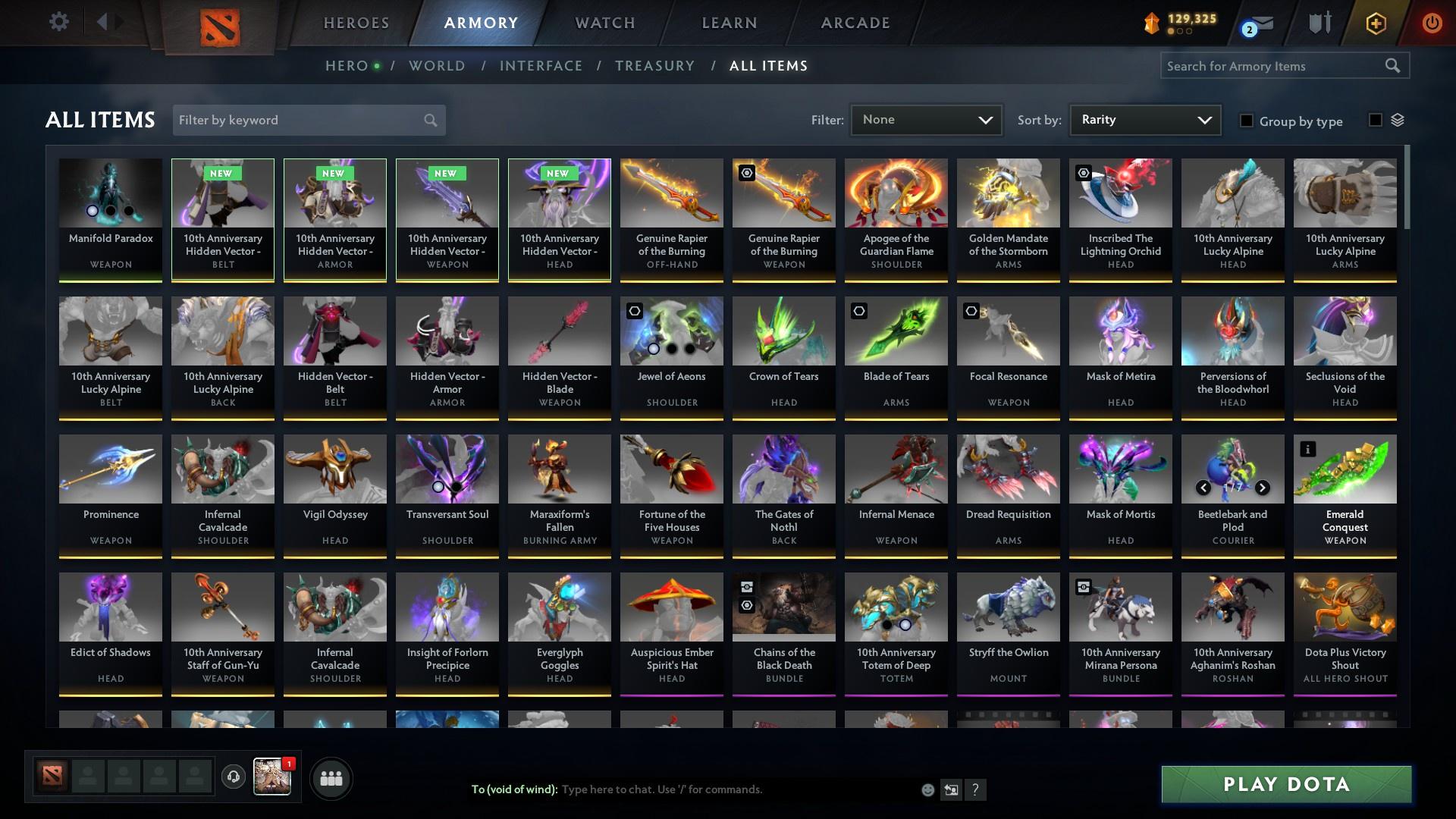Viewport: 1456px width, 819px height.
Task: Click the search magnifier in Filter by keyword
Action: [x=429, y=120]
